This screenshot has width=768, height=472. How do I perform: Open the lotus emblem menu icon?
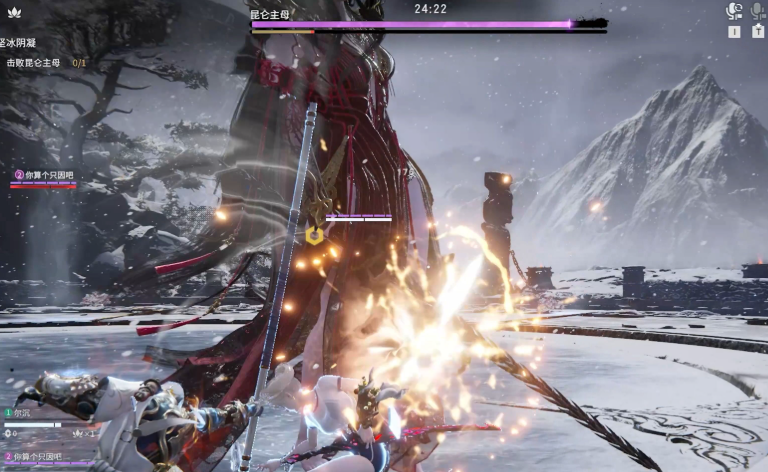(12, 13)
